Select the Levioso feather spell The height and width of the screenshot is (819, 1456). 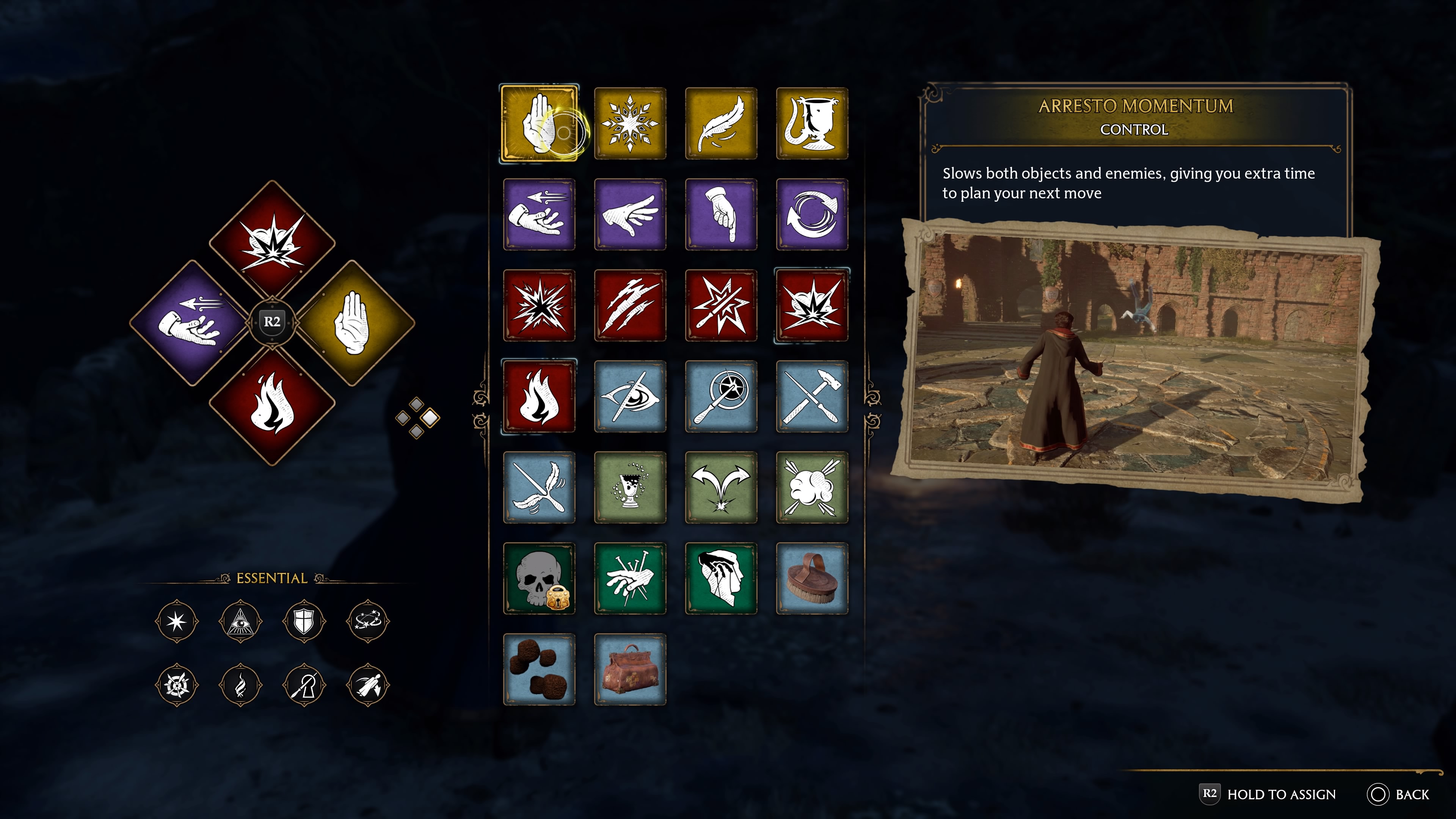pos(721,123)
